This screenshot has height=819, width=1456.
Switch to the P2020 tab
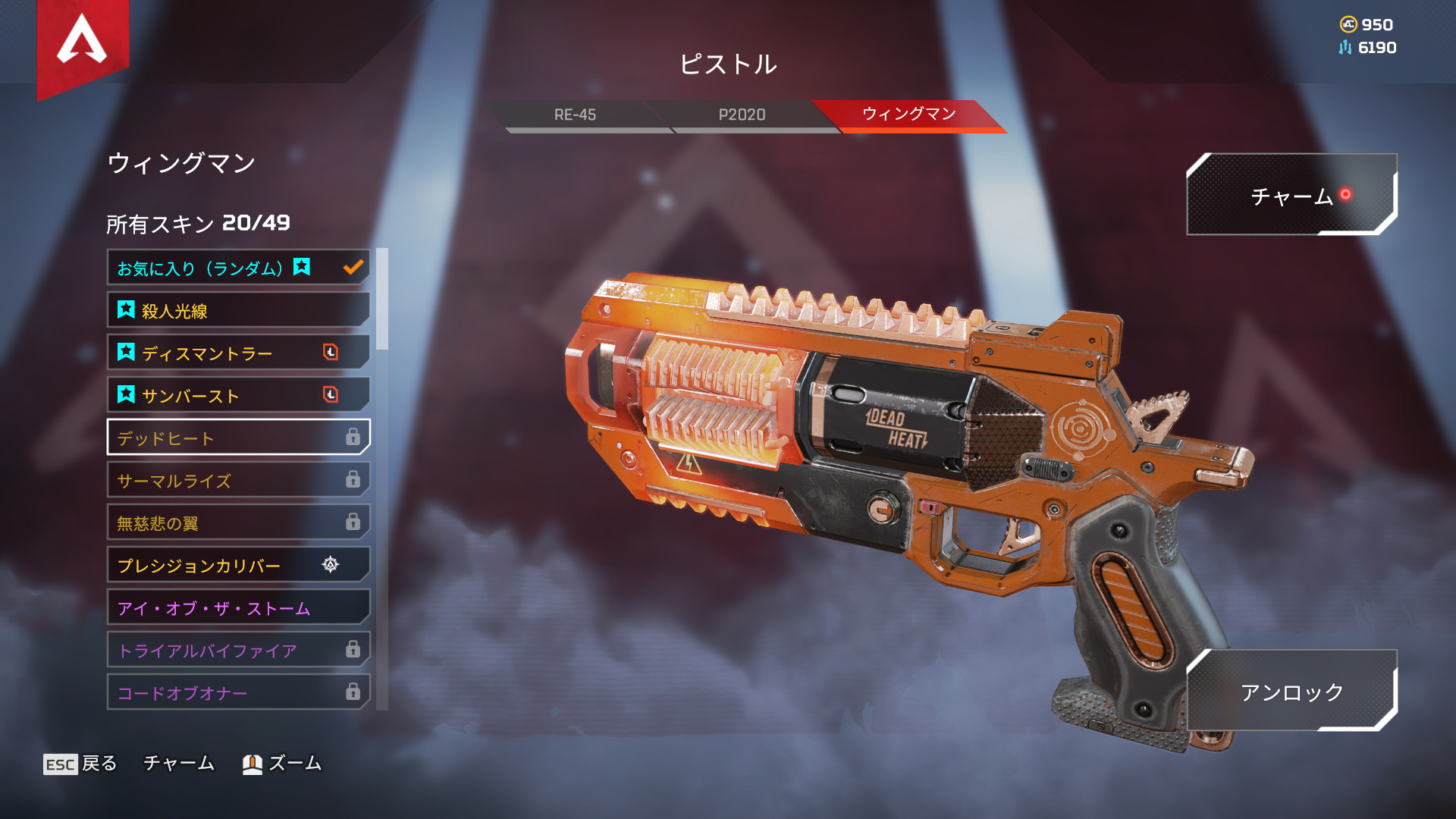pos(742,115)
